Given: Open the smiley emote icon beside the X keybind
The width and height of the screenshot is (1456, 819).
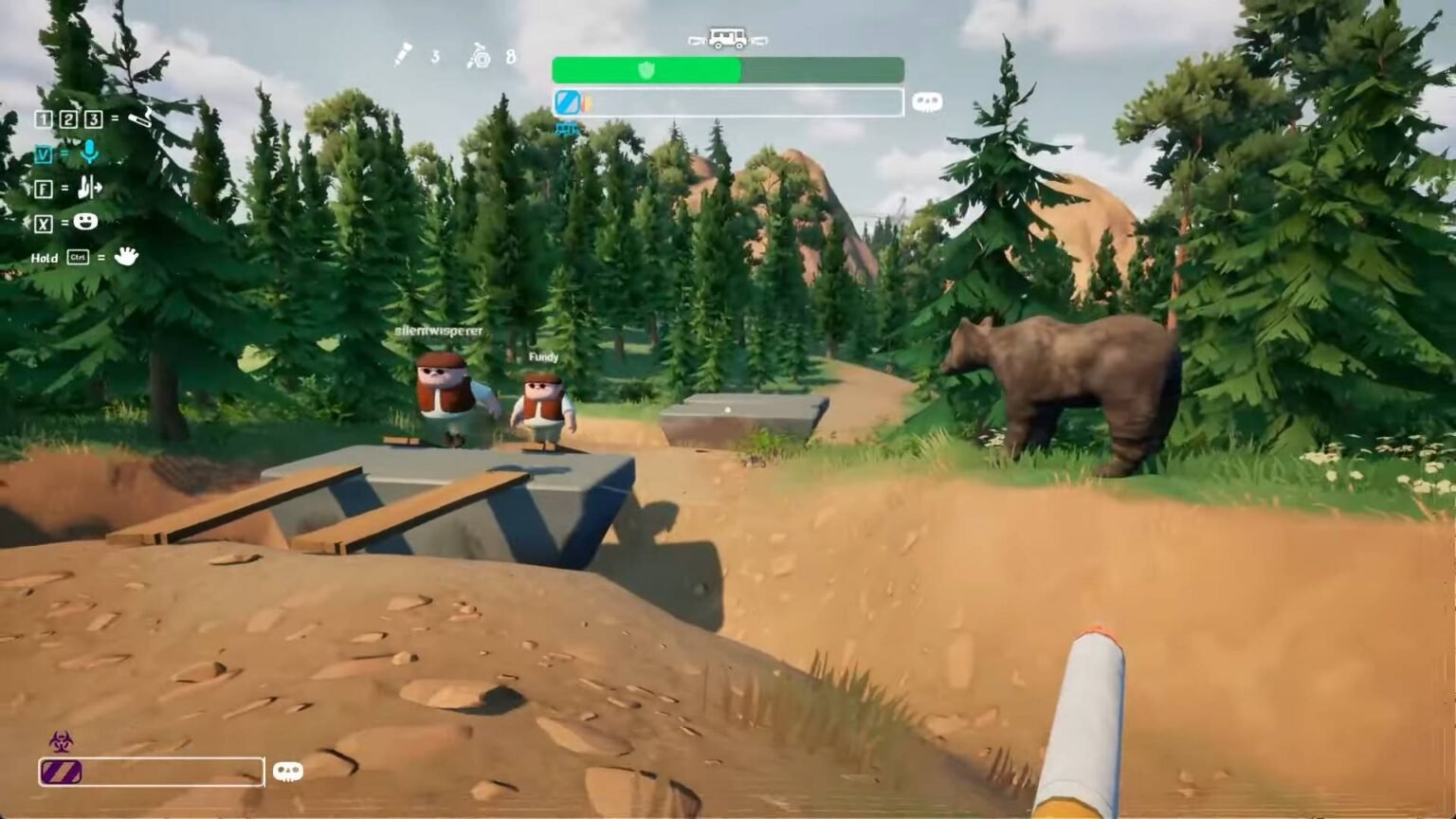Looking at the screenshot, I should click(84, 223).
